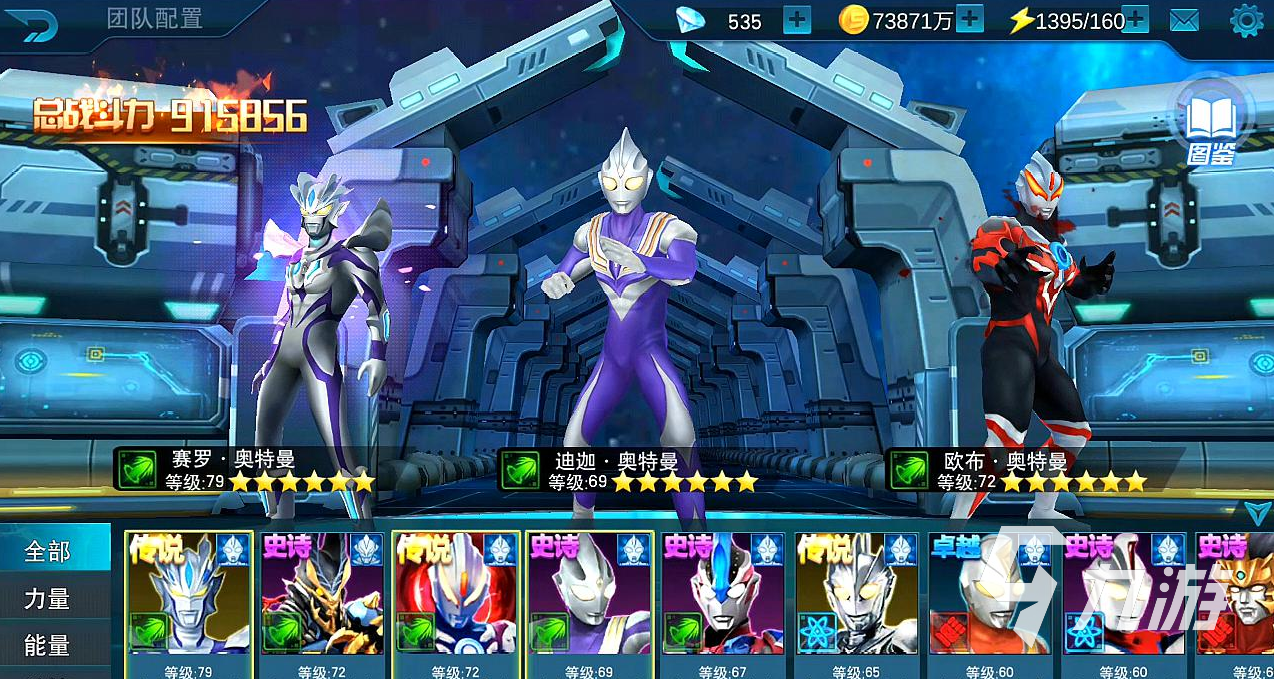The image size is (1274, 679).
Task: Add more diamonds with the plus button
Action: click(x=796, y=20)
